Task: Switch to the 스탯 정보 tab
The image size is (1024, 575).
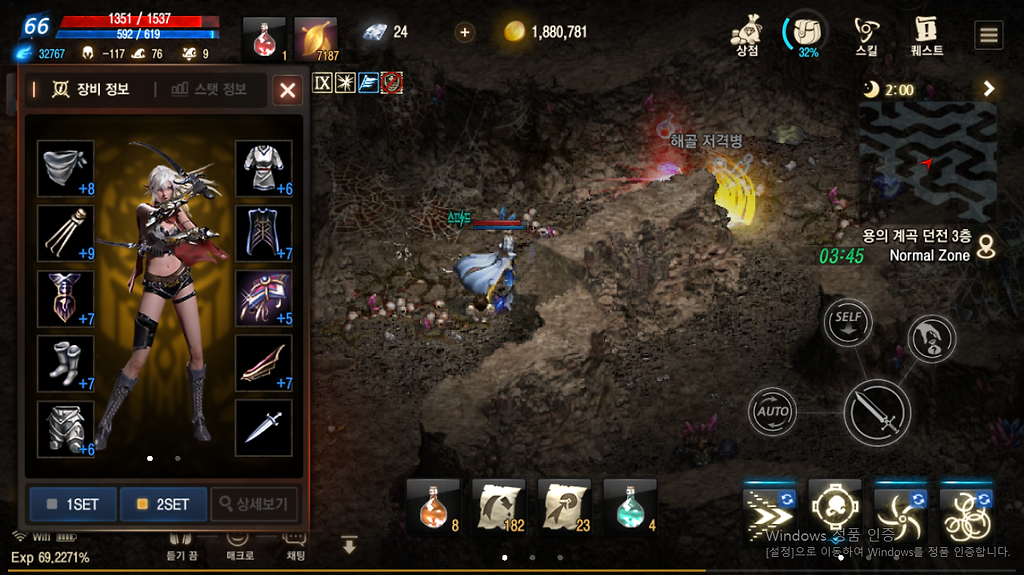Action: [x=208, y=90]
